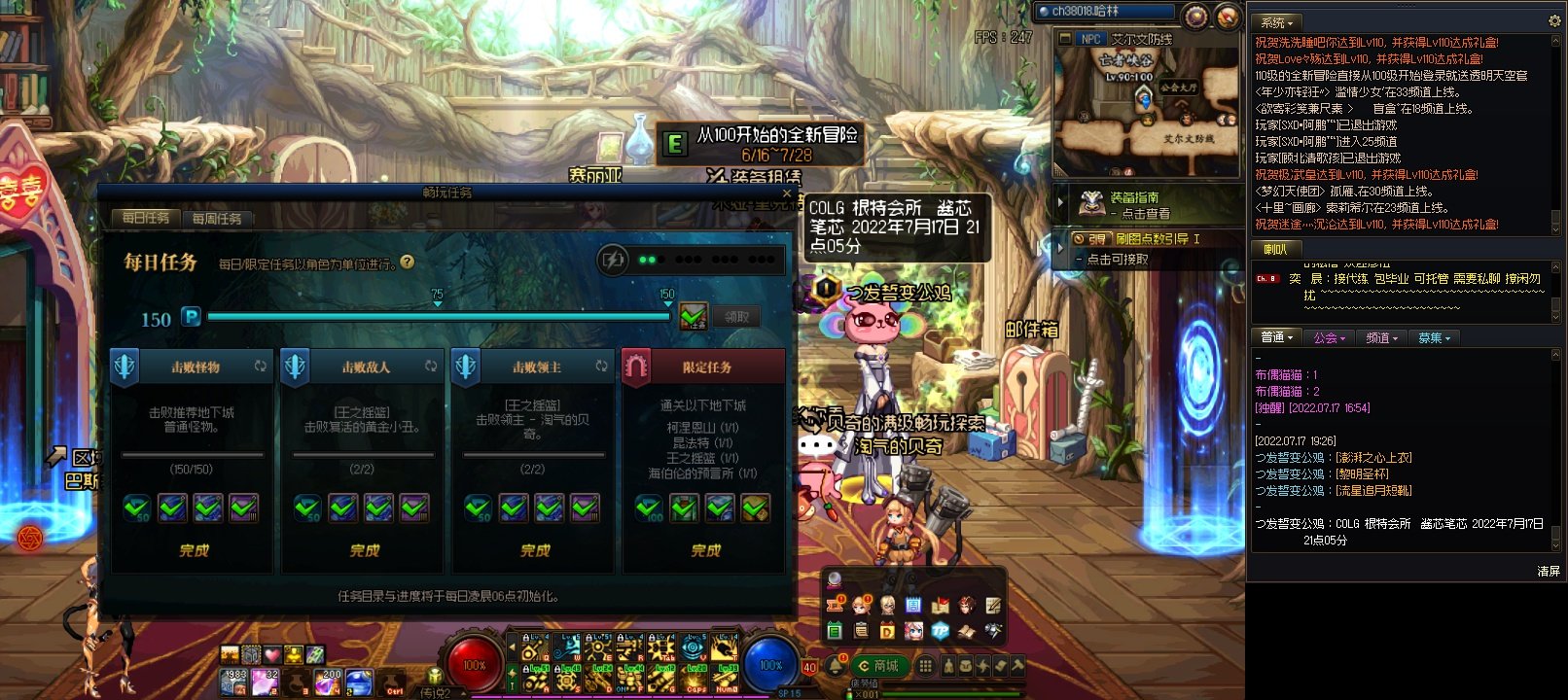
Task: Refresh the 击败领主 task card
Action: tap(601, 367)
